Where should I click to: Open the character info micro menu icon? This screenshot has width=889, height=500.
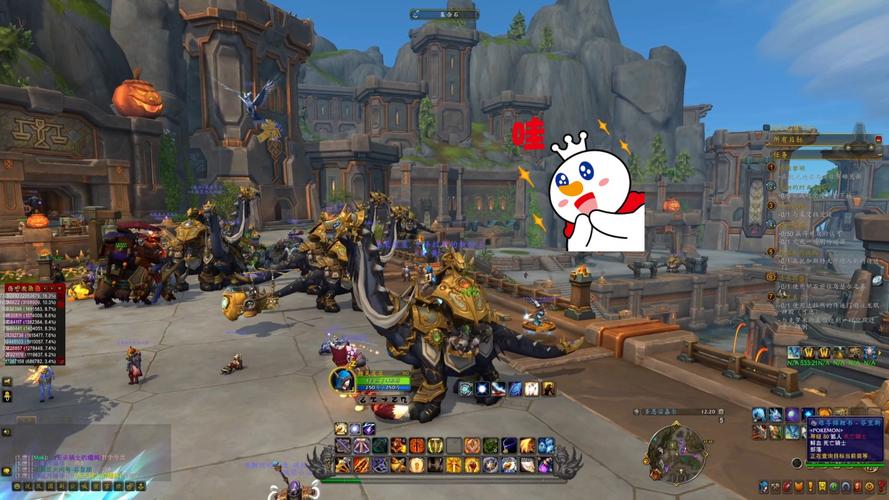pyautogui.click(x=764, y=486)
